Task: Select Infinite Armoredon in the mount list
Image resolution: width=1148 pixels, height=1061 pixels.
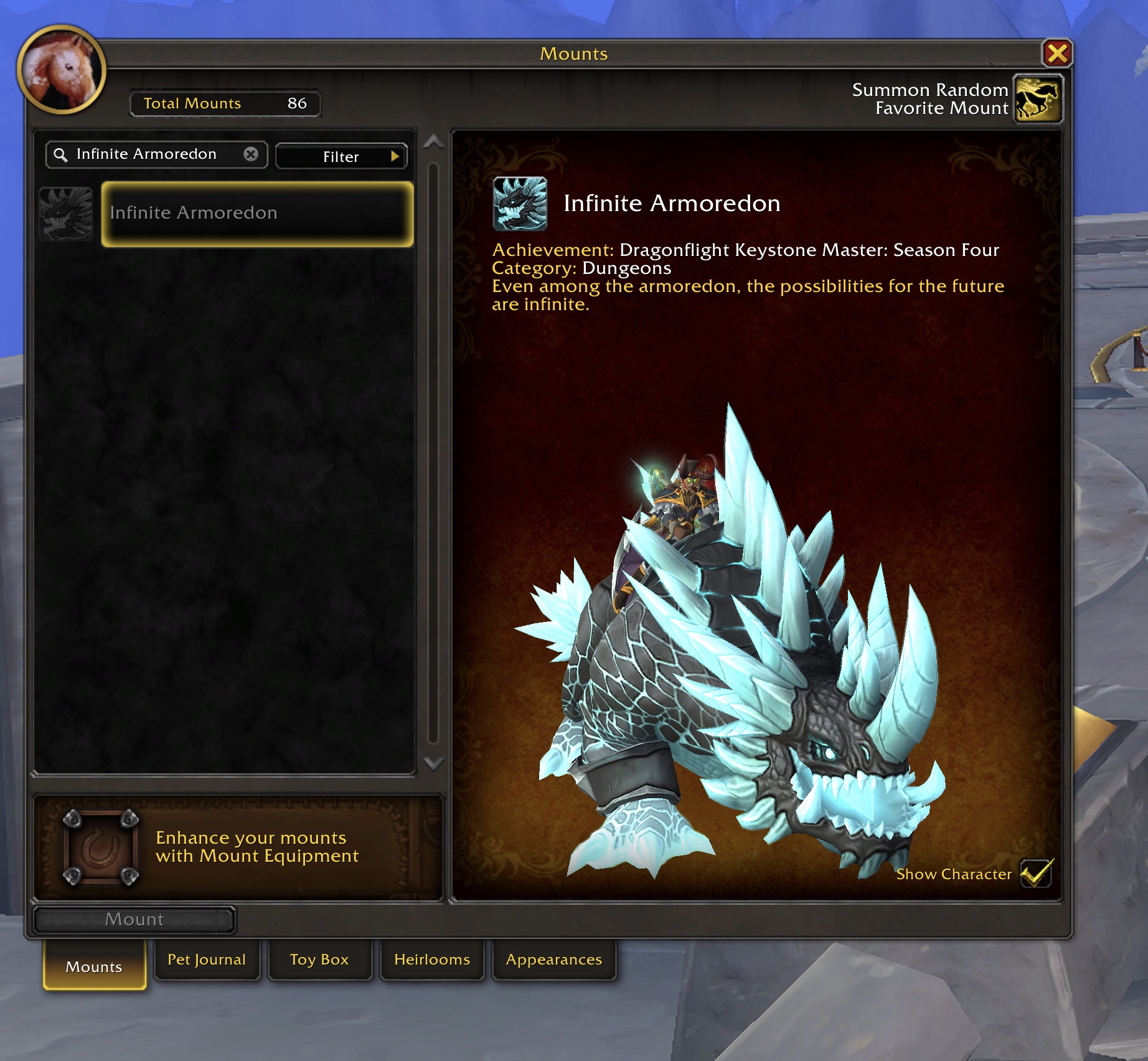Action: pos(257,214)
